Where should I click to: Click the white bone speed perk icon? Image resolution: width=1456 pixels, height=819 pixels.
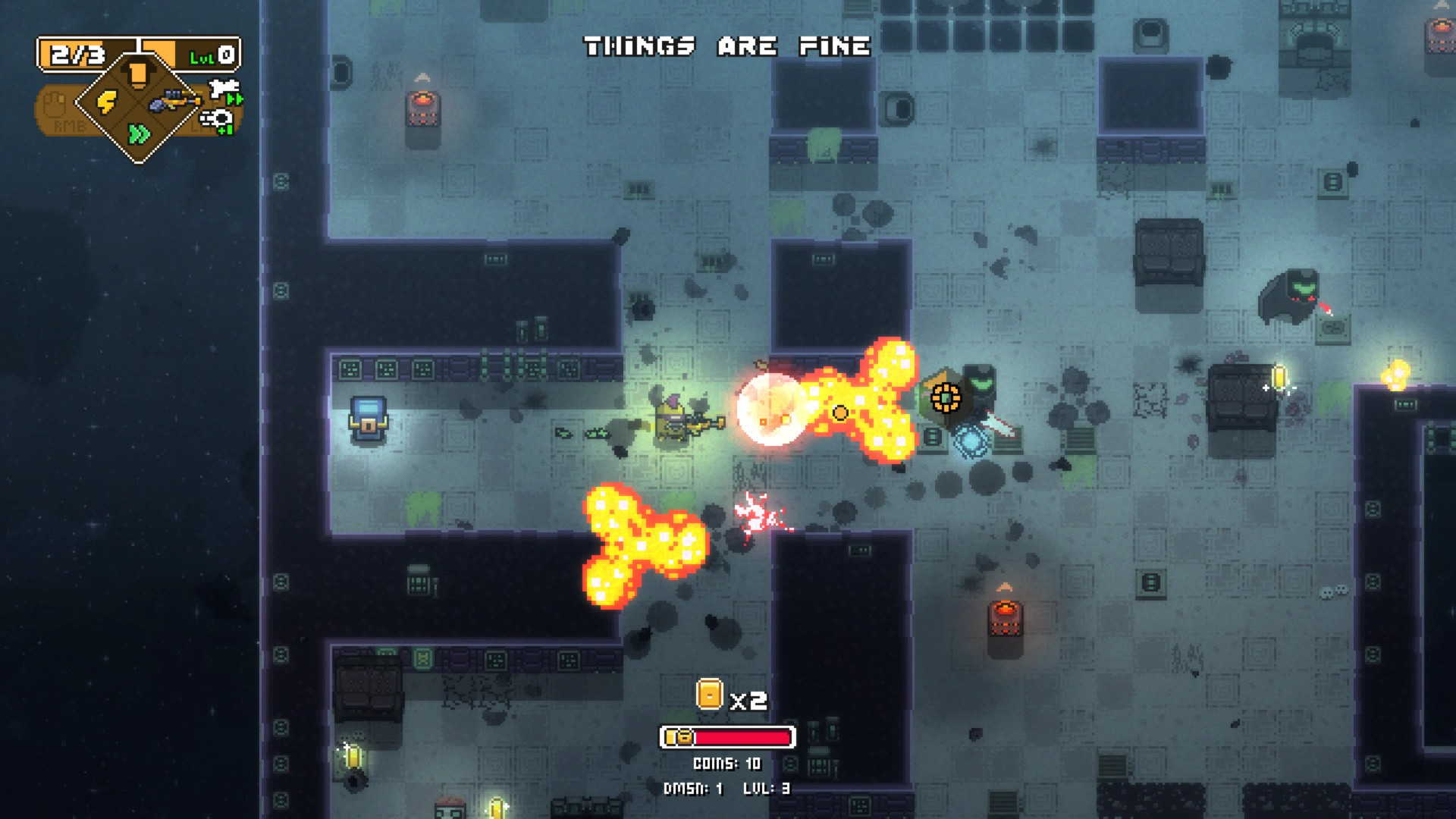click(225, 91)
